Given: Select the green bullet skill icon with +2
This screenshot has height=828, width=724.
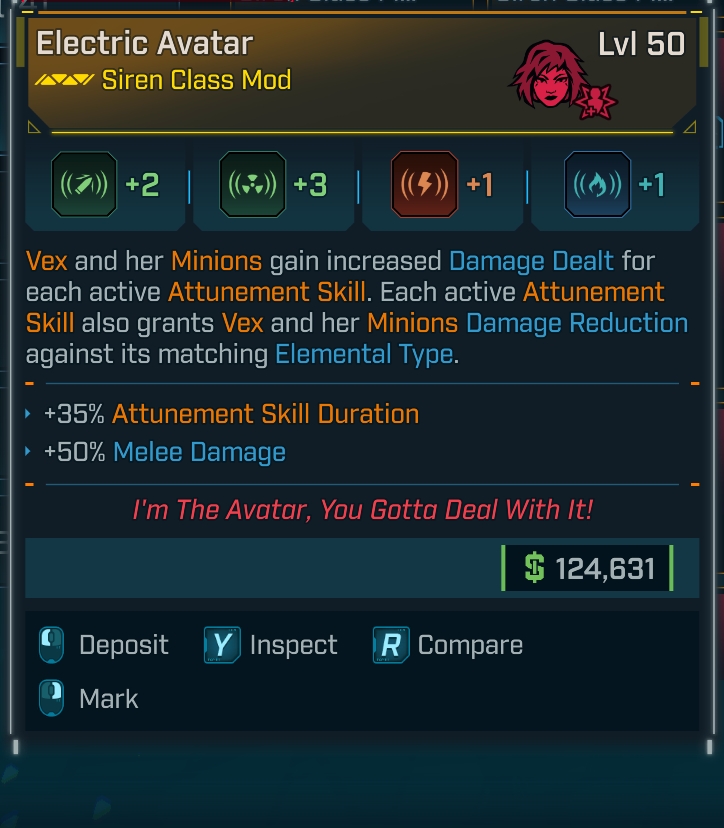Looking at the screenshot, I should (x=85, y=186).
